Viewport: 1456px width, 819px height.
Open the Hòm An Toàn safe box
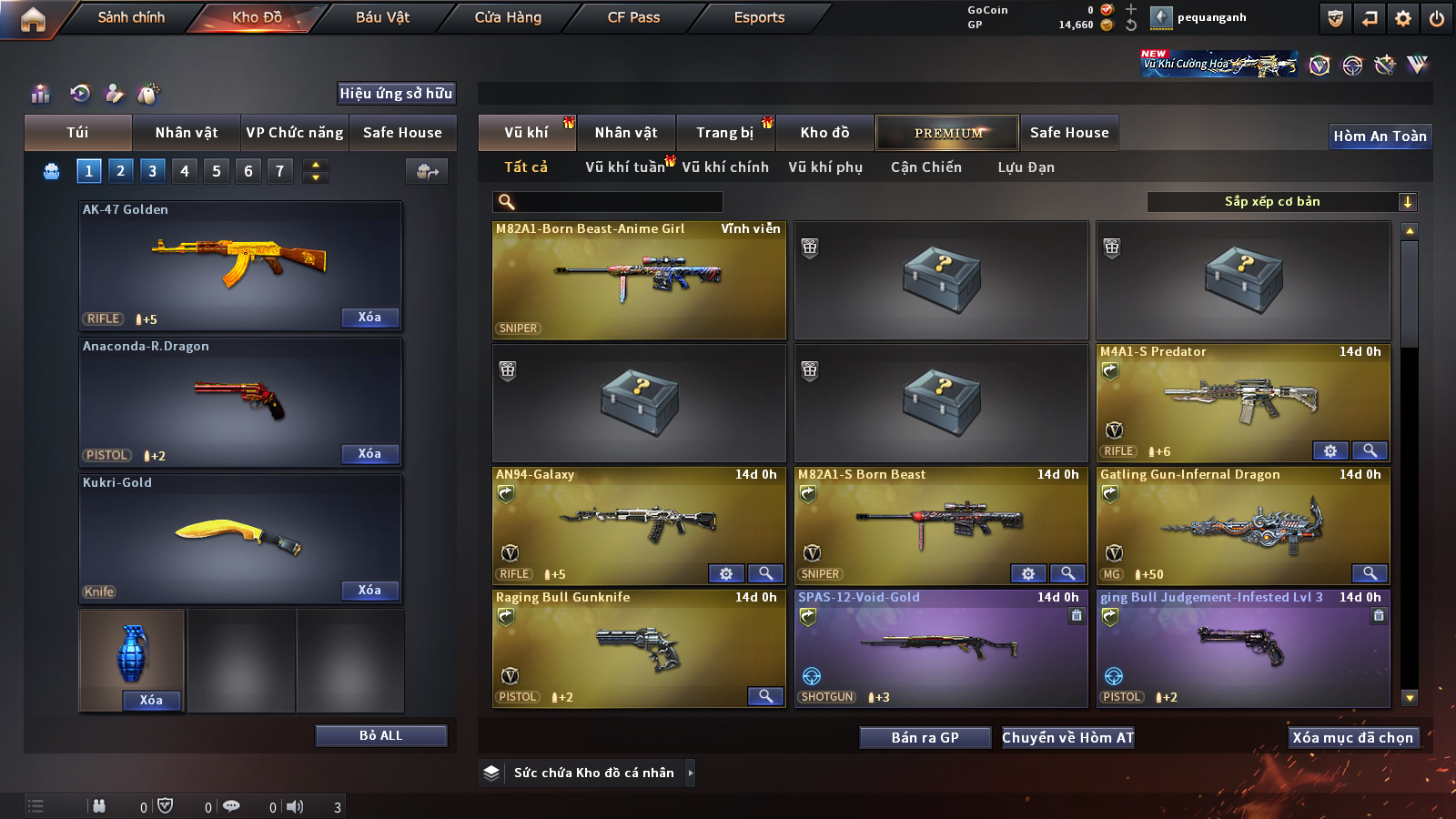(1380, 136)
